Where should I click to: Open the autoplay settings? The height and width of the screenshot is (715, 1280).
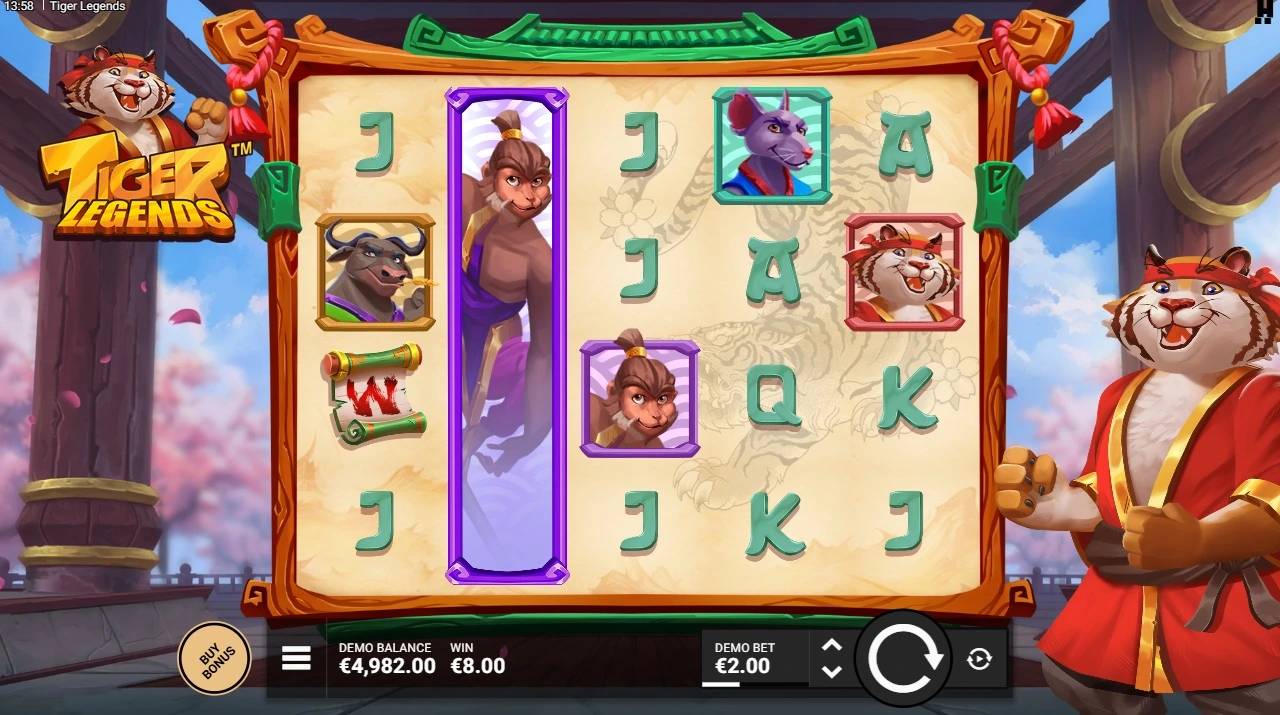[x=979, y=658]
